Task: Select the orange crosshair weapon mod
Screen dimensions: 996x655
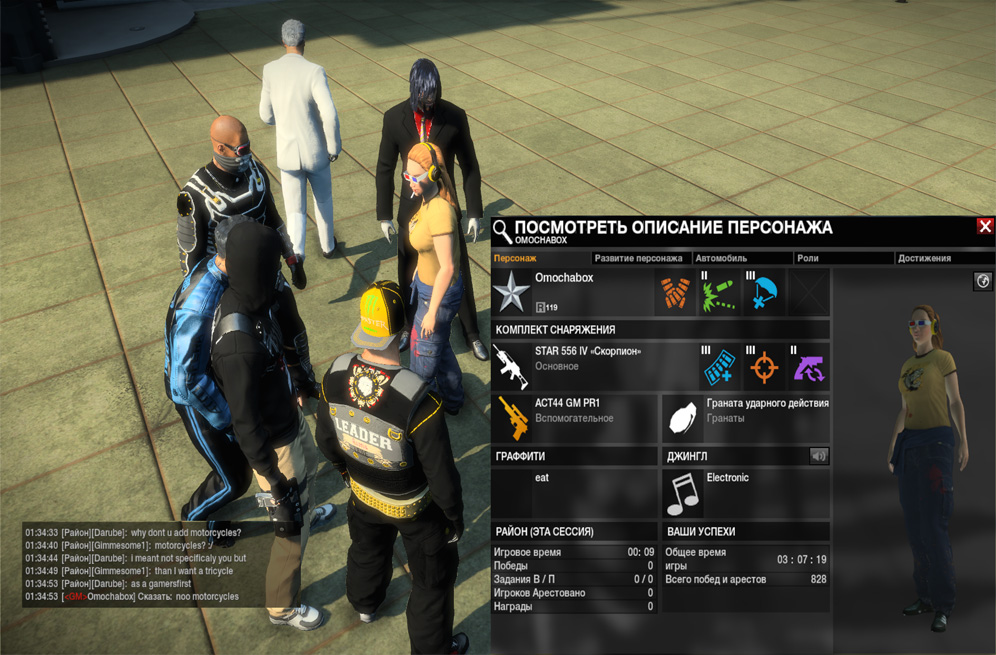Action: pyautogui.click(x=765, y=367)
